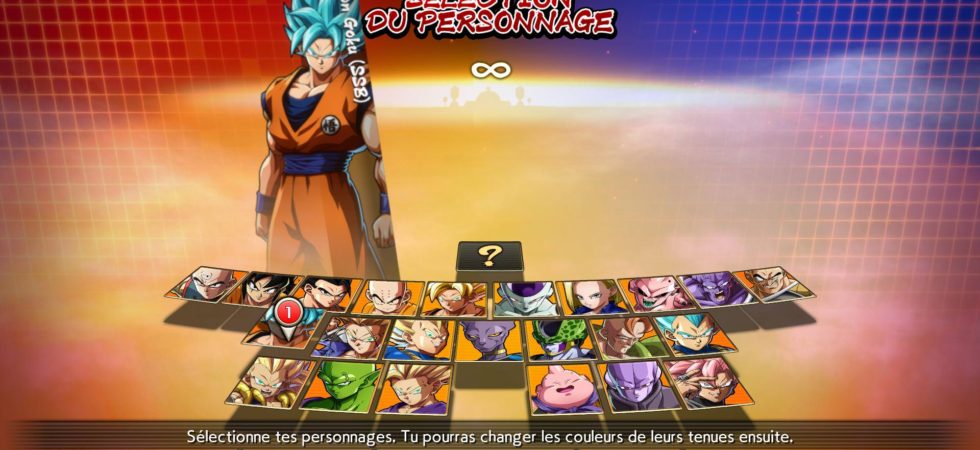
Task: Choose Hit's purple portrait
Action: [640, 386]
